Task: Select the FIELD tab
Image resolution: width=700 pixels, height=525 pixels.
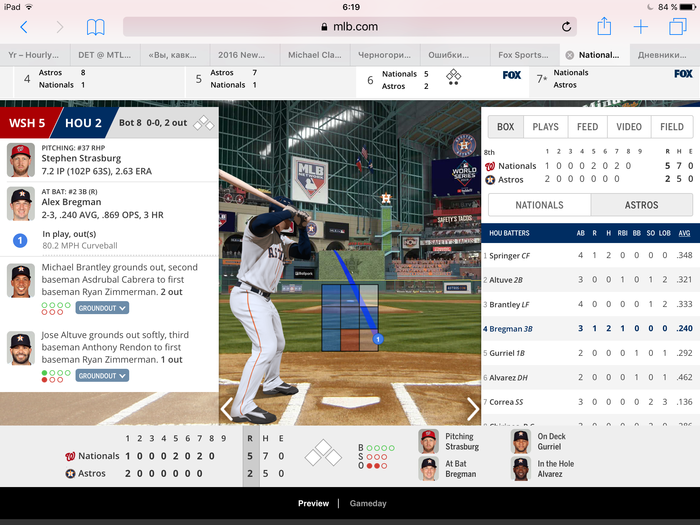Action: click(x=672, y=127)
